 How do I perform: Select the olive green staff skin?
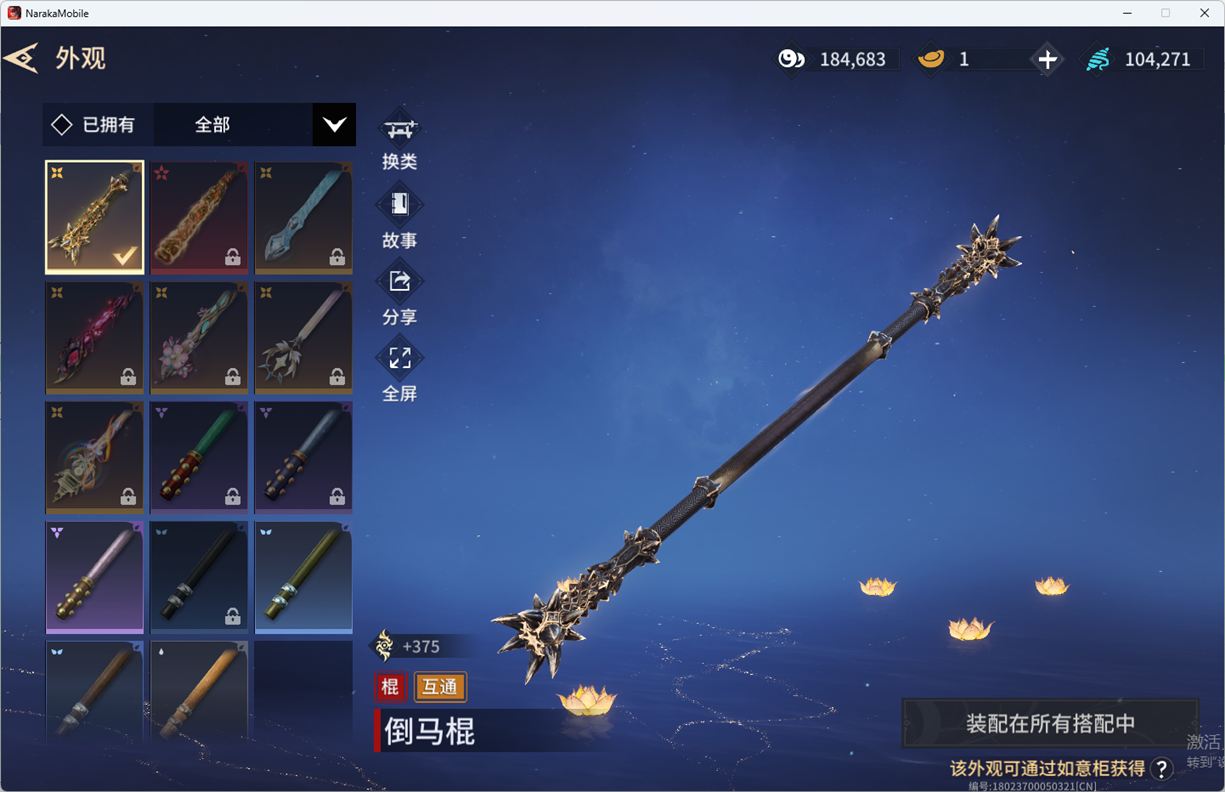point(303,577)
